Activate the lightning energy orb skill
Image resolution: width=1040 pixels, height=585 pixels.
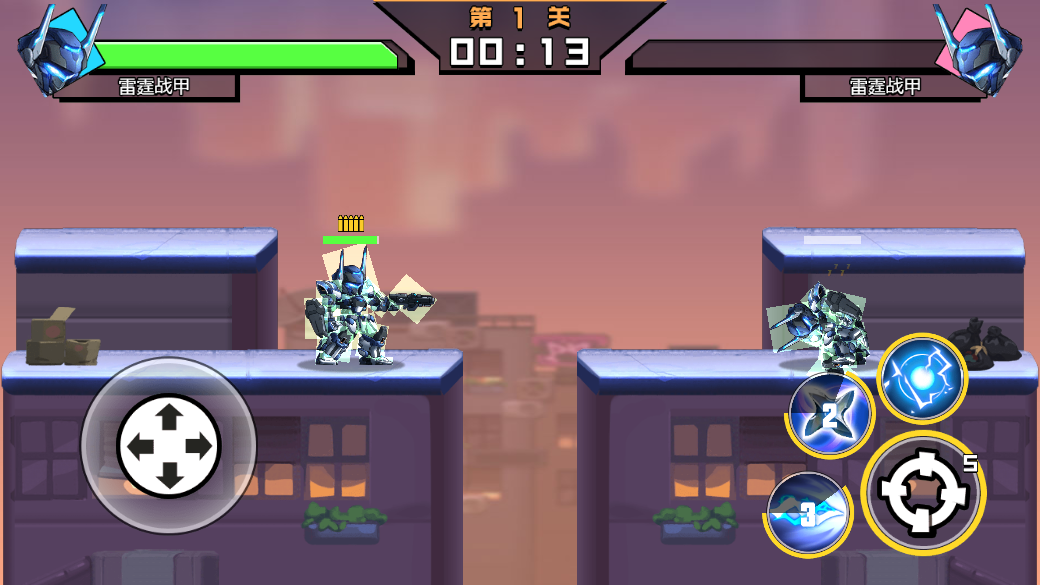pyautogui.click(x=921, y=379)
